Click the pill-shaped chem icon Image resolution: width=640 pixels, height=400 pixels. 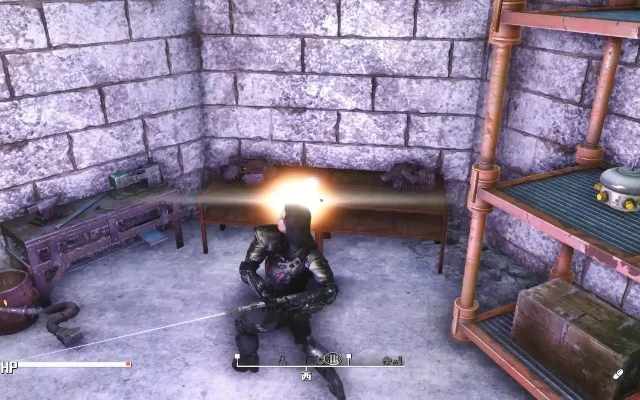[620, 373]
